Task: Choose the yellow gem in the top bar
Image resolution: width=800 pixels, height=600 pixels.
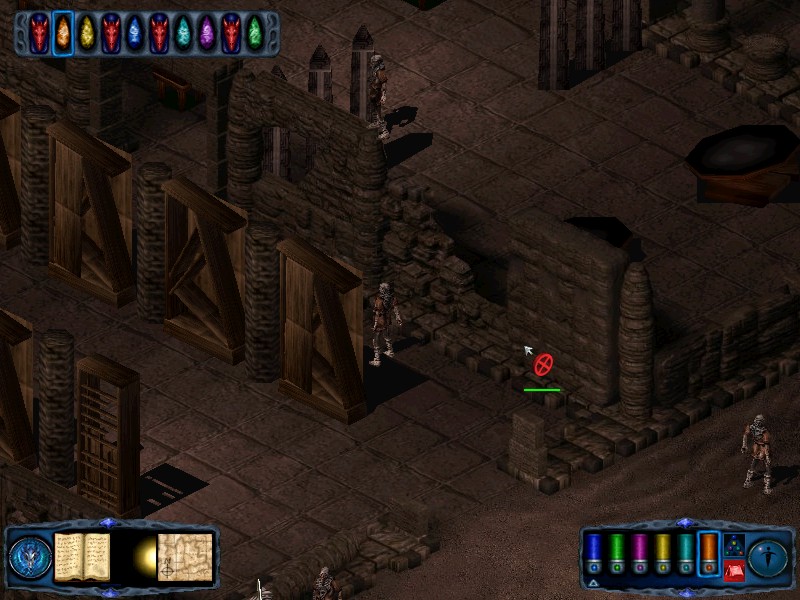Action: [x=87, y=33]
